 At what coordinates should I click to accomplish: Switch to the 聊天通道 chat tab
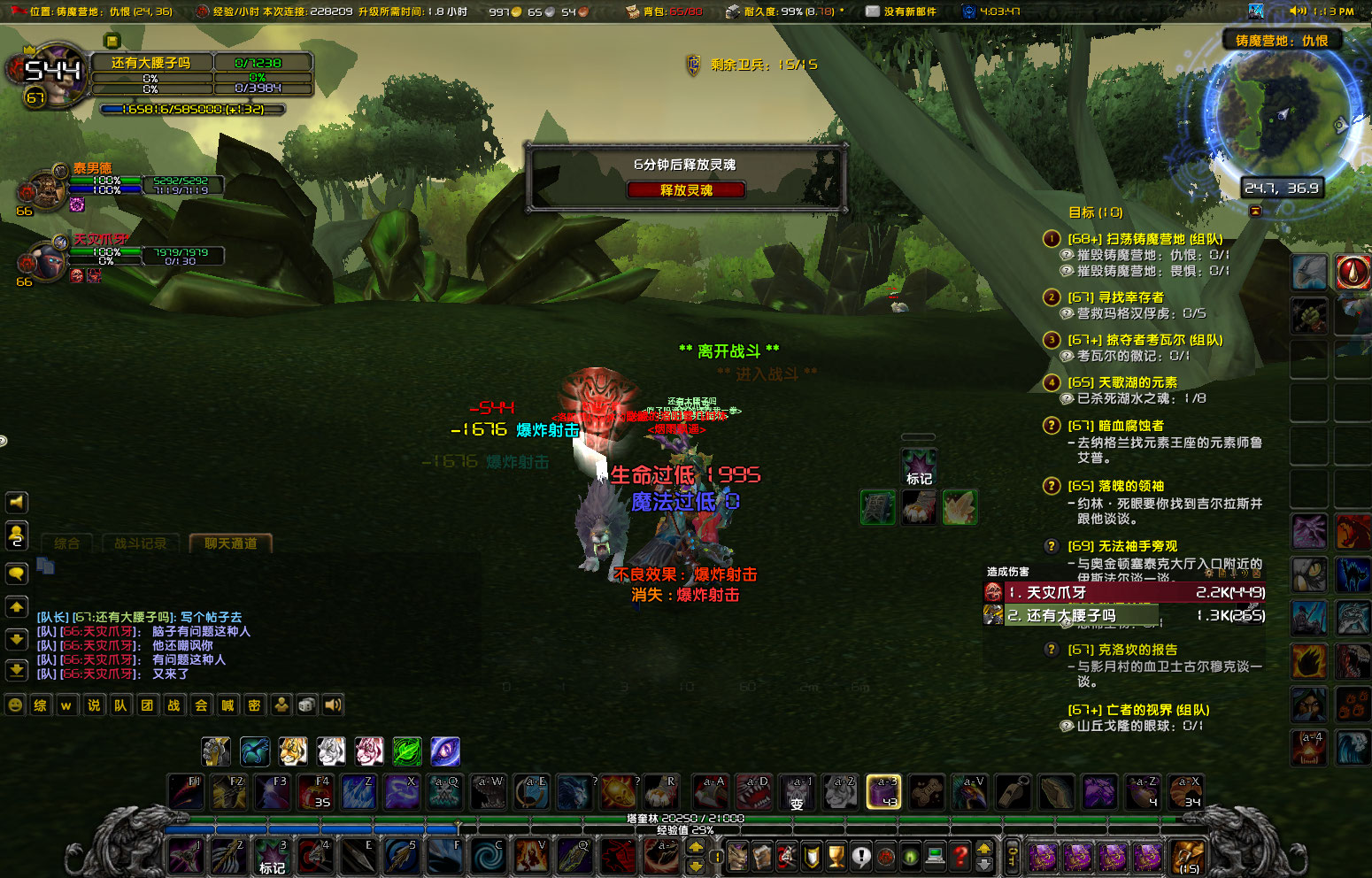[x=229, y=543]
